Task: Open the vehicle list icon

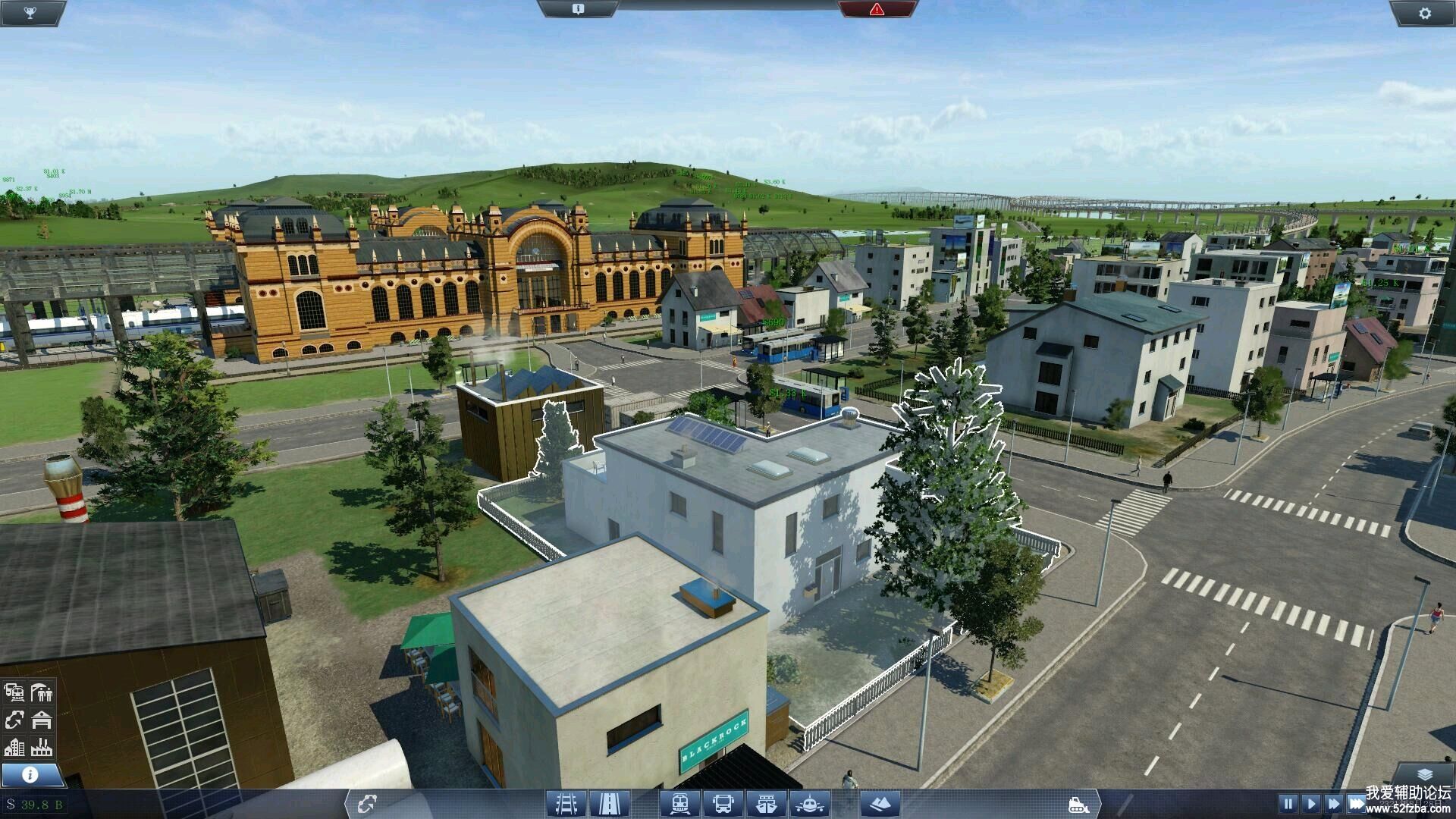Action: click(x=14, y=692)
